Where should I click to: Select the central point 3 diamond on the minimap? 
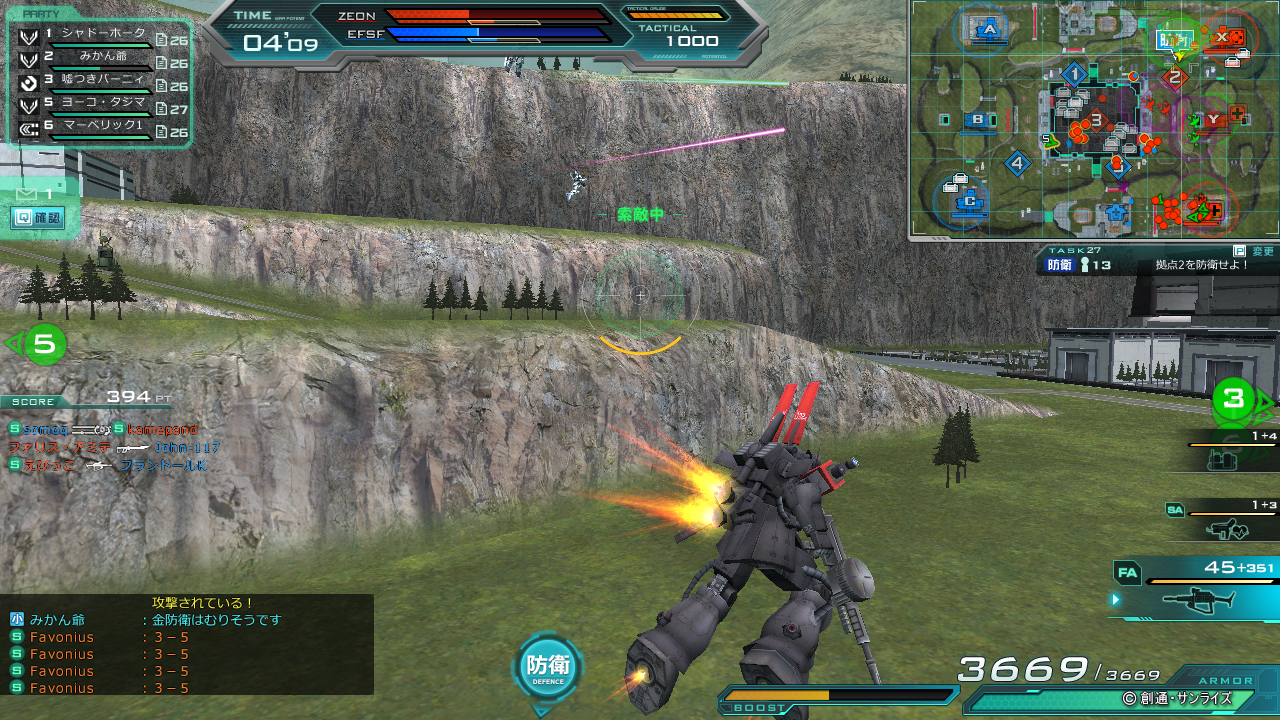click(x=1096, y=121)
